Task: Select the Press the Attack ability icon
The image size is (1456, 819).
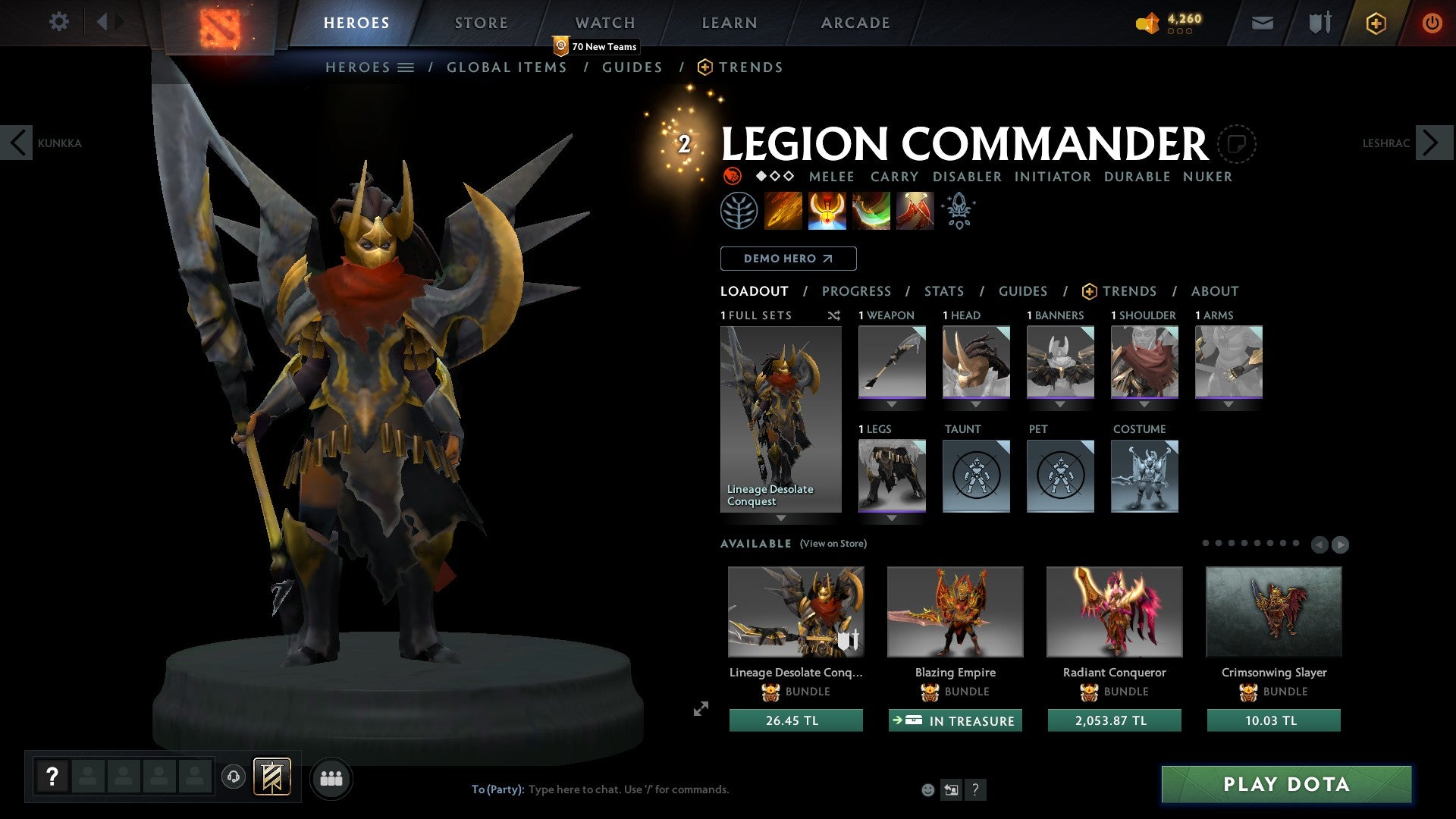Action: pyautogui.click(x=827, y=210)
